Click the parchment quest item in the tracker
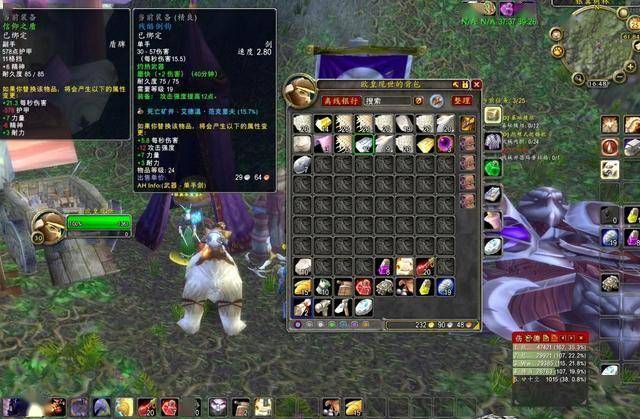 coord(493,115)
